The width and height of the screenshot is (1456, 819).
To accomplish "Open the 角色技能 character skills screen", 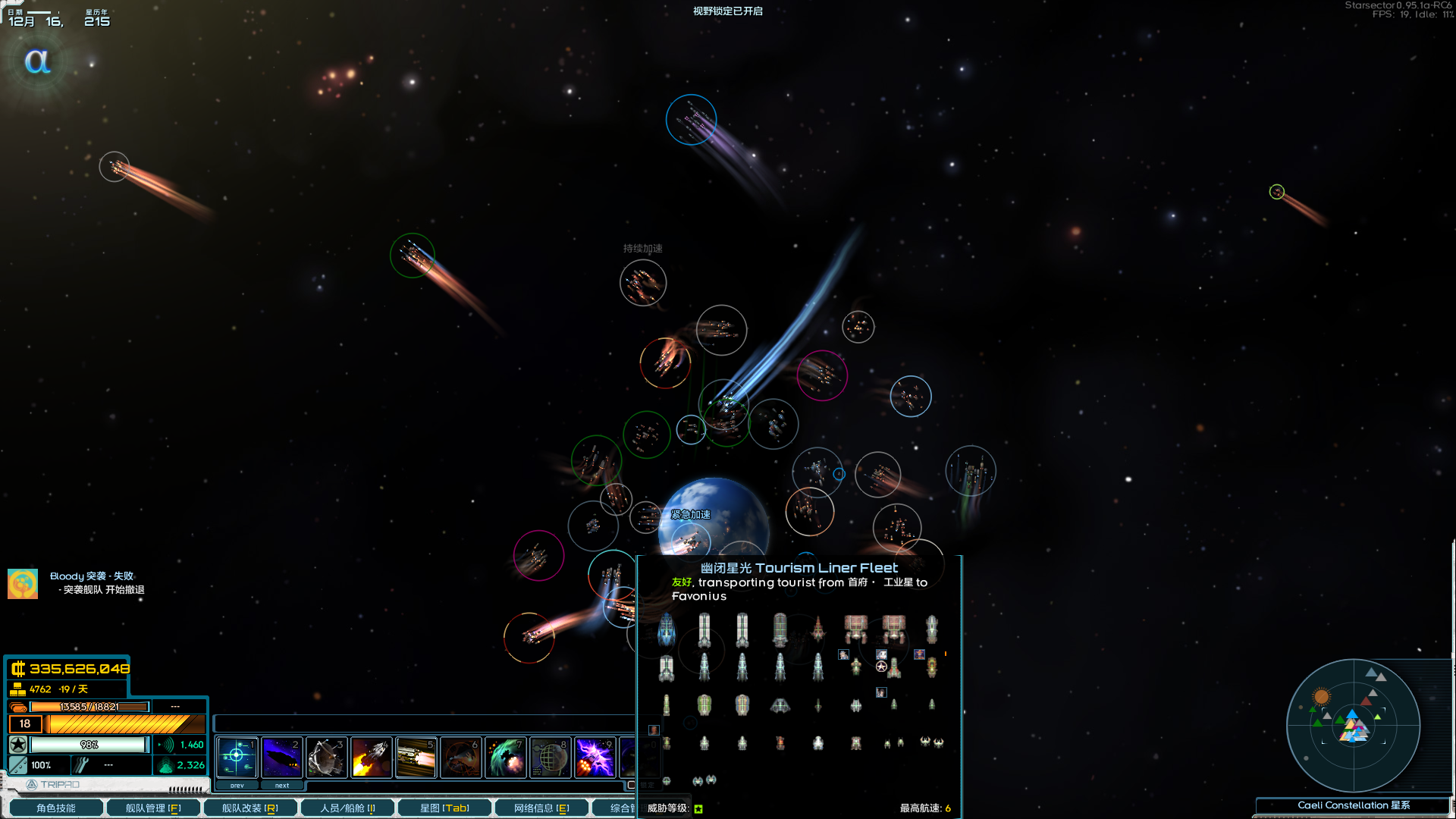I will [x=55, y=808].
